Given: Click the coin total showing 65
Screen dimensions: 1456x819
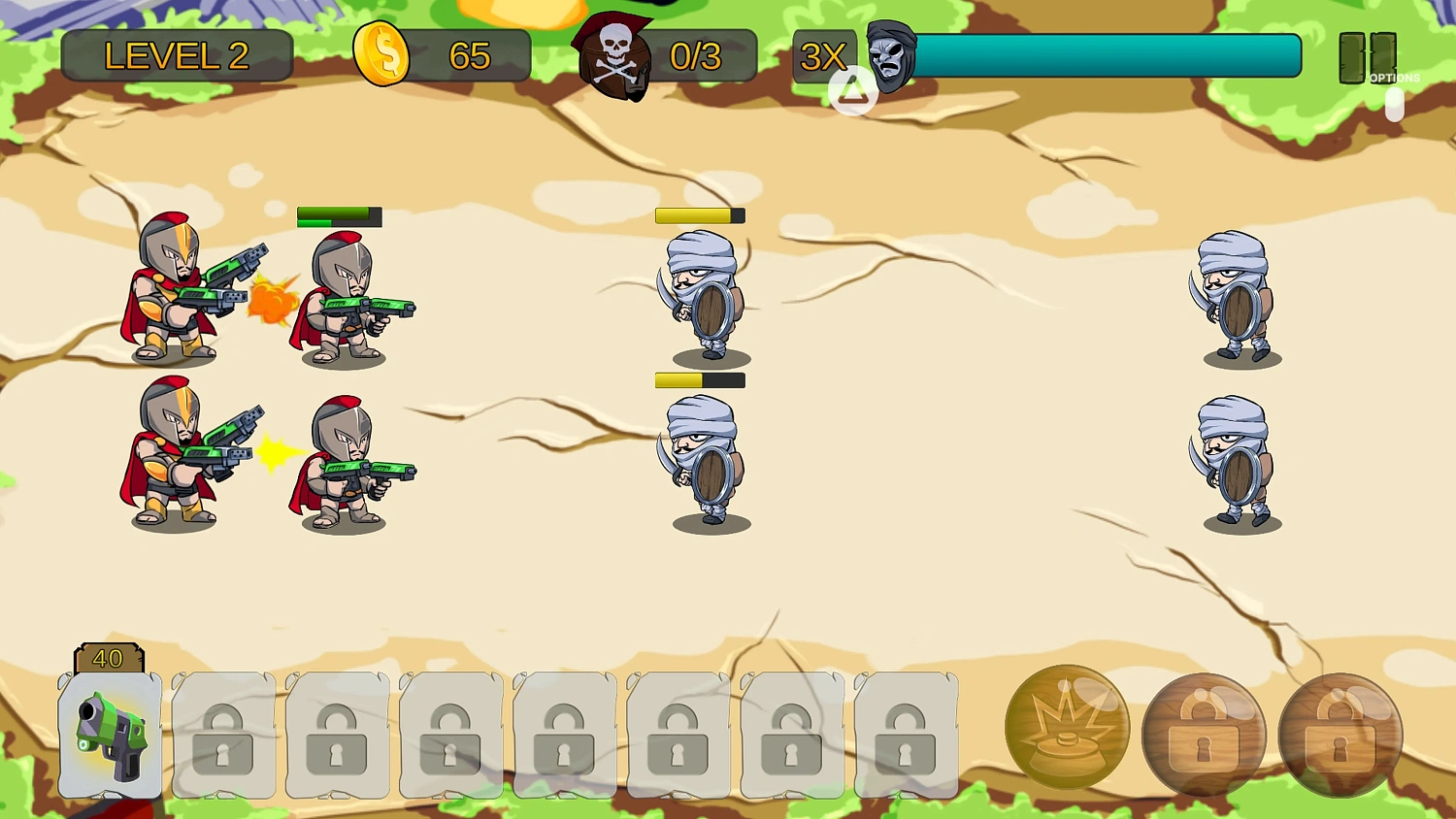Looking at the screenshot, I should click(x=472, y=57).
